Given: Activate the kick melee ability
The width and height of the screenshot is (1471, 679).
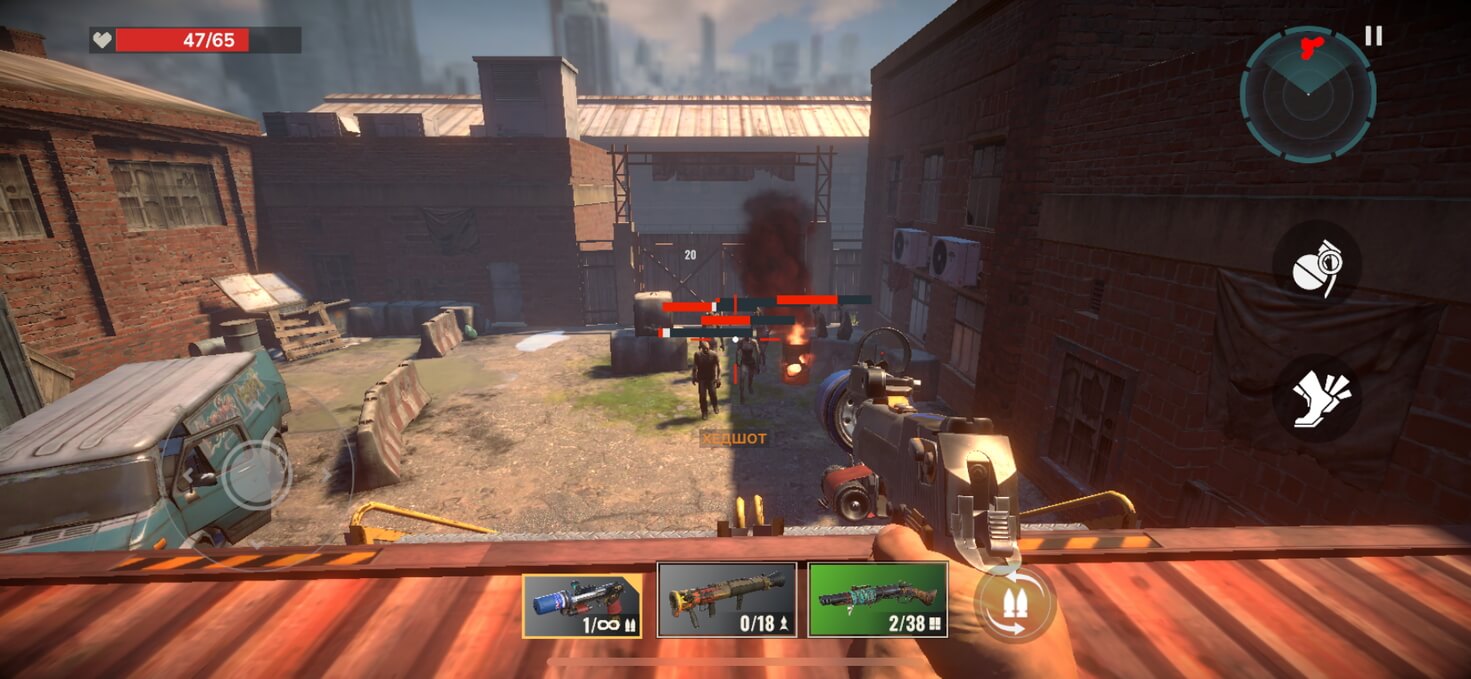Looking at the screenshot, I should (1316, 398).
